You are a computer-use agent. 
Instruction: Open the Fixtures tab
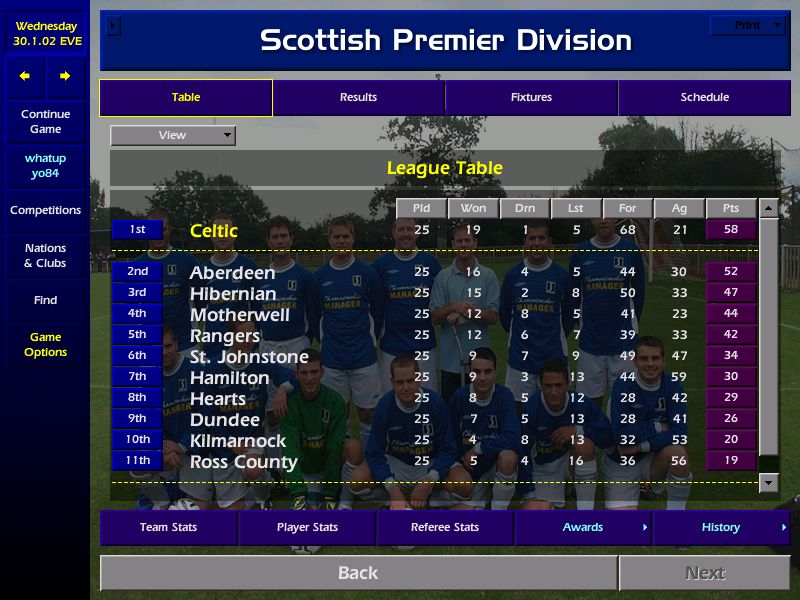pos(531,98)
